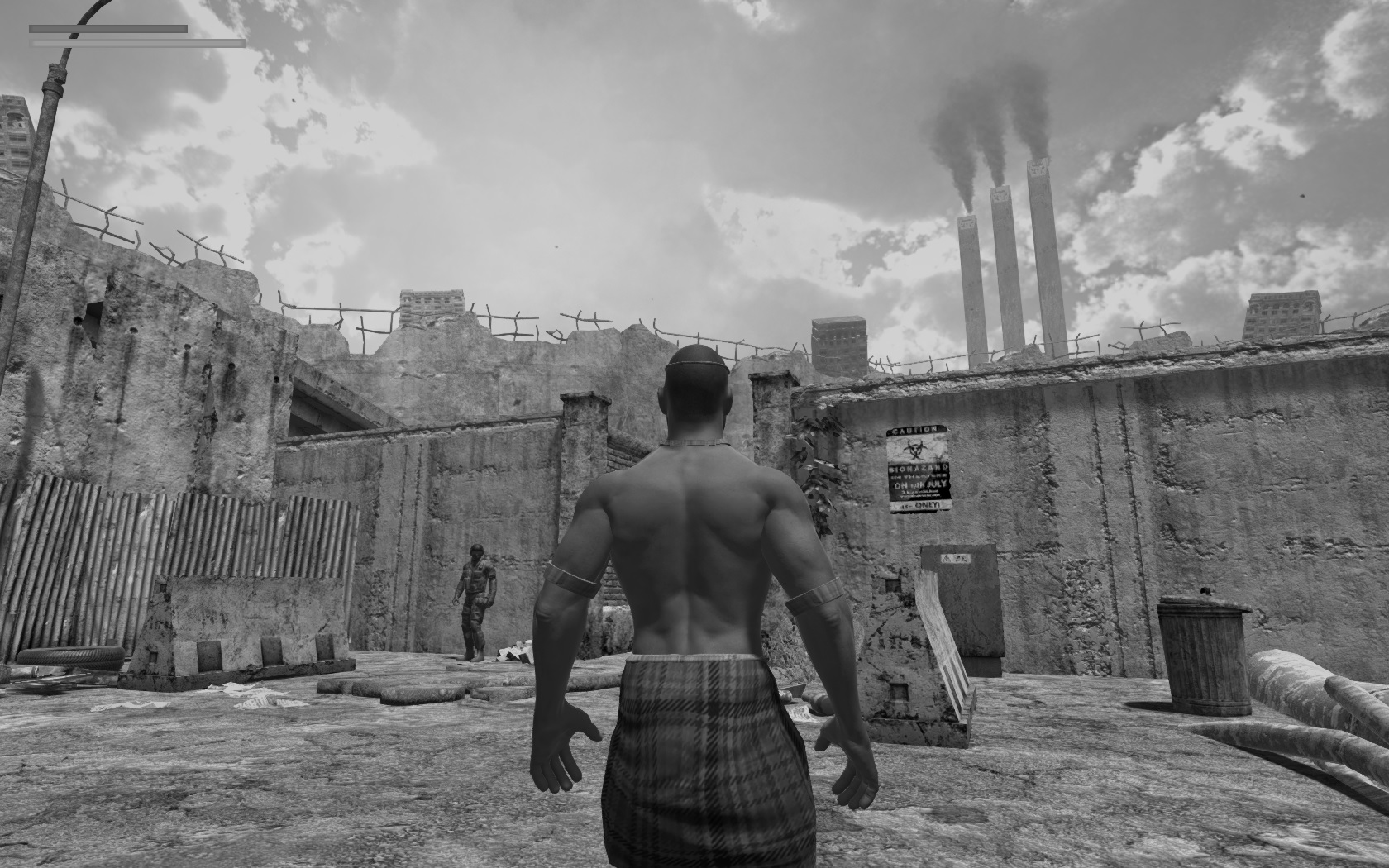Click the small warning sign on the wooden door

pos(957,559)
